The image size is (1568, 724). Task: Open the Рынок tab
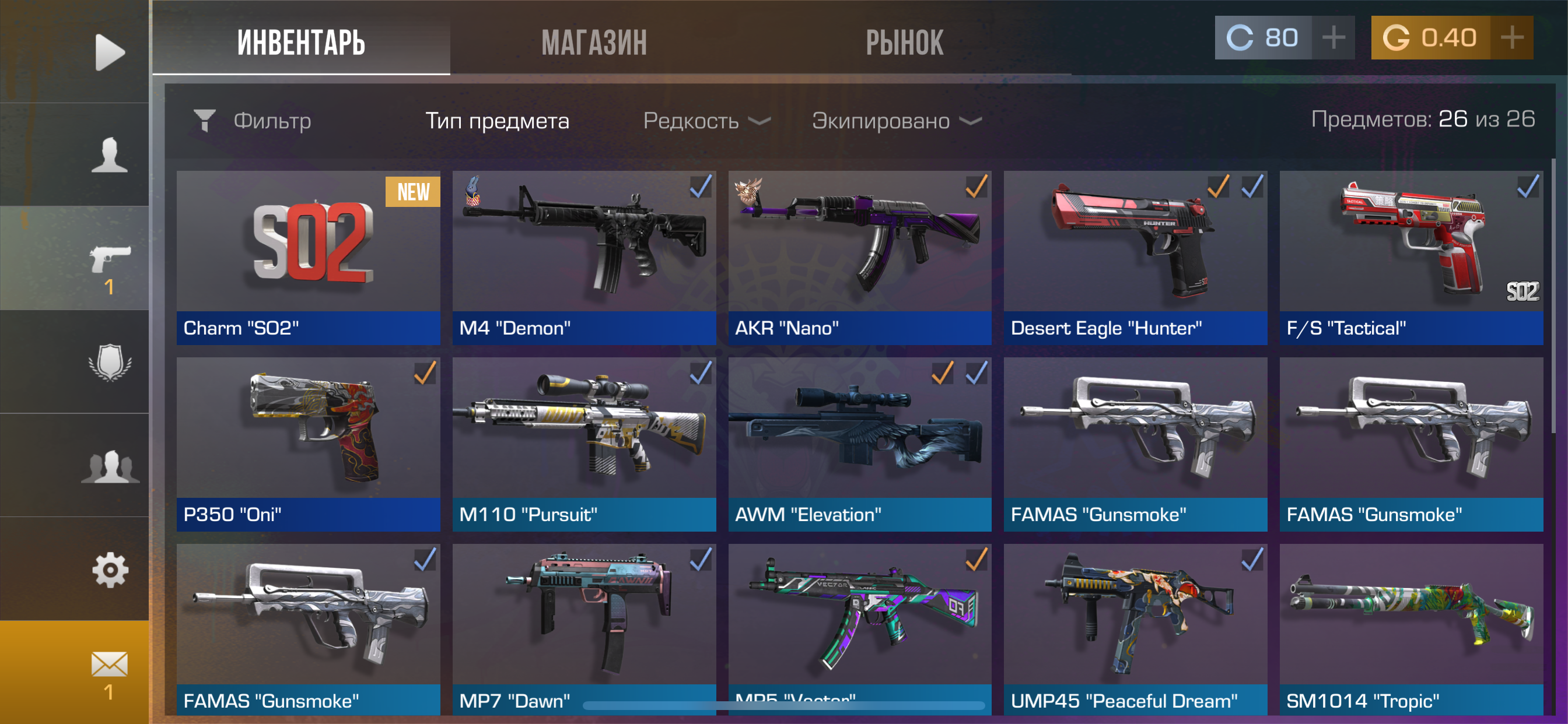(x=904, y=42)
